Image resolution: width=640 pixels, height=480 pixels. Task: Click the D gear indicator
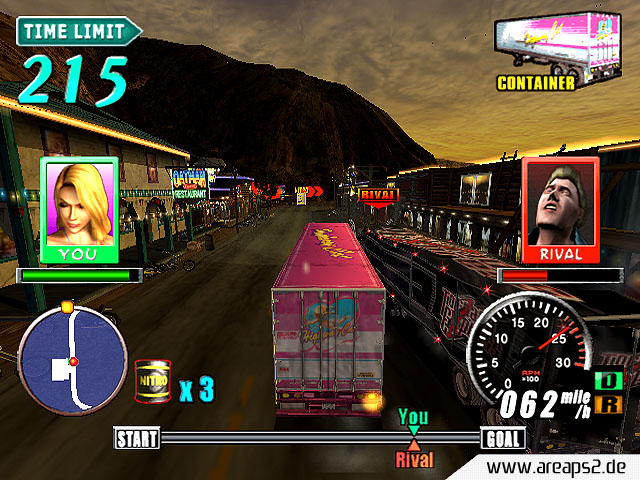coord(606,381)
